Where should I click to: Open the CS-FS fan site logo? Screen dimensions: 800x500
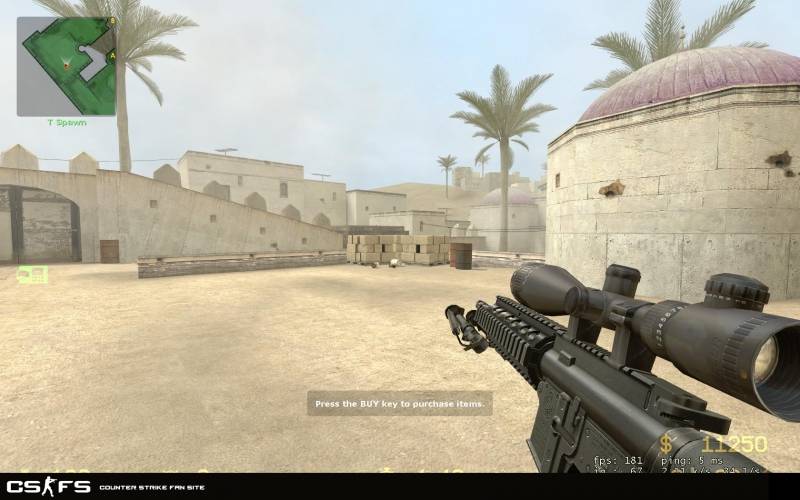pyautogui.click(x=50, y=487)
